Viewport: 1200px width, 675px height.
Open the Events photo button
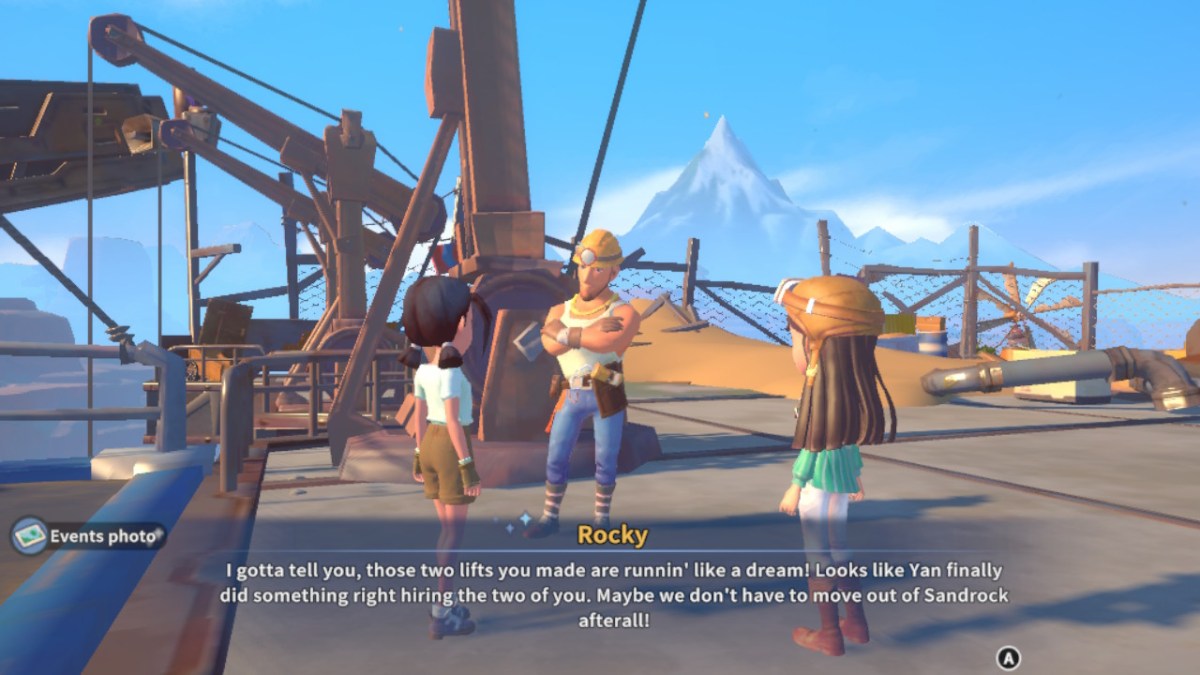[88, 537]
